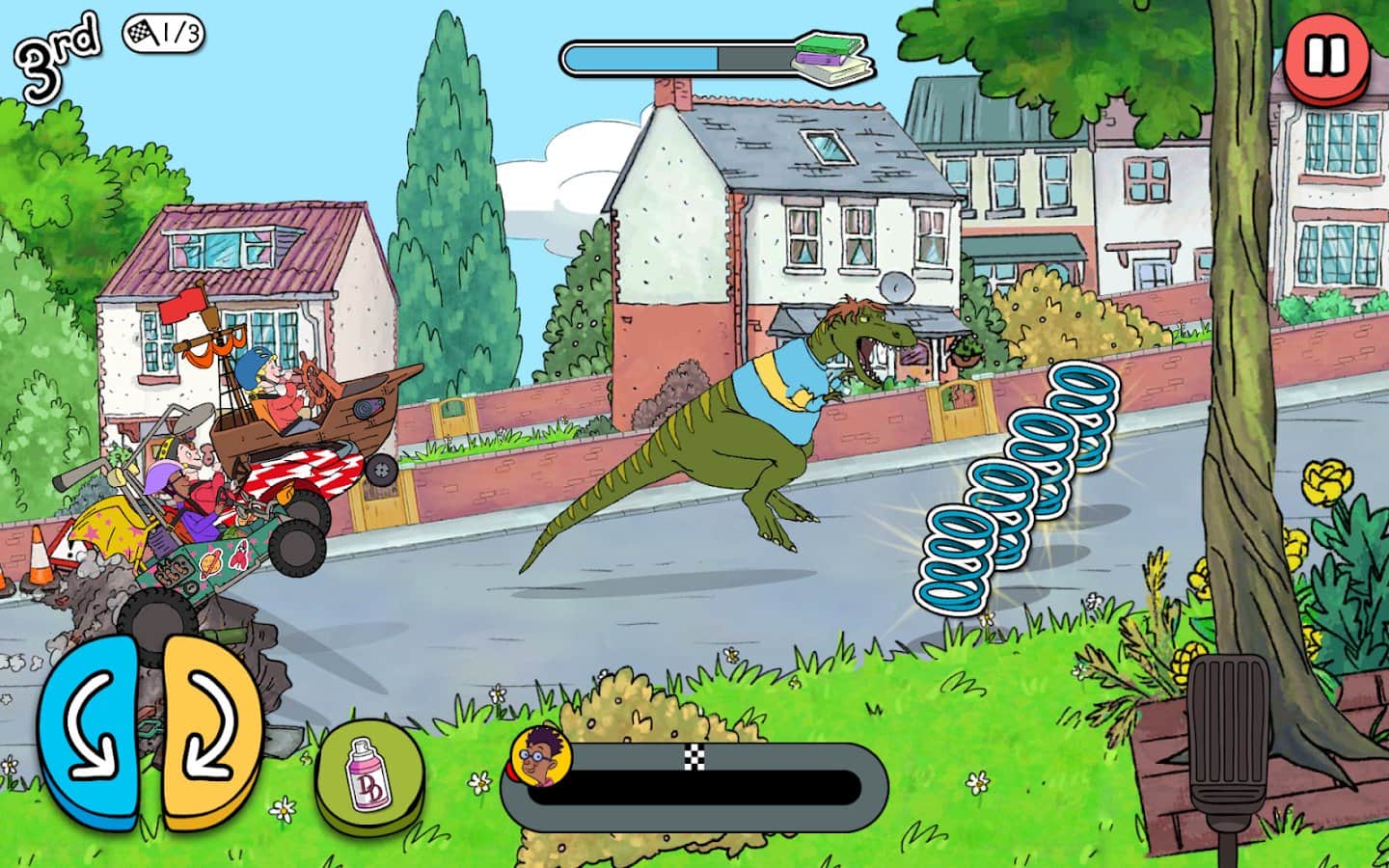This screenshot has height=868, width=1389.
Task: Select the checkered finish marker on the minimap
Action: [x=693, y=758]
